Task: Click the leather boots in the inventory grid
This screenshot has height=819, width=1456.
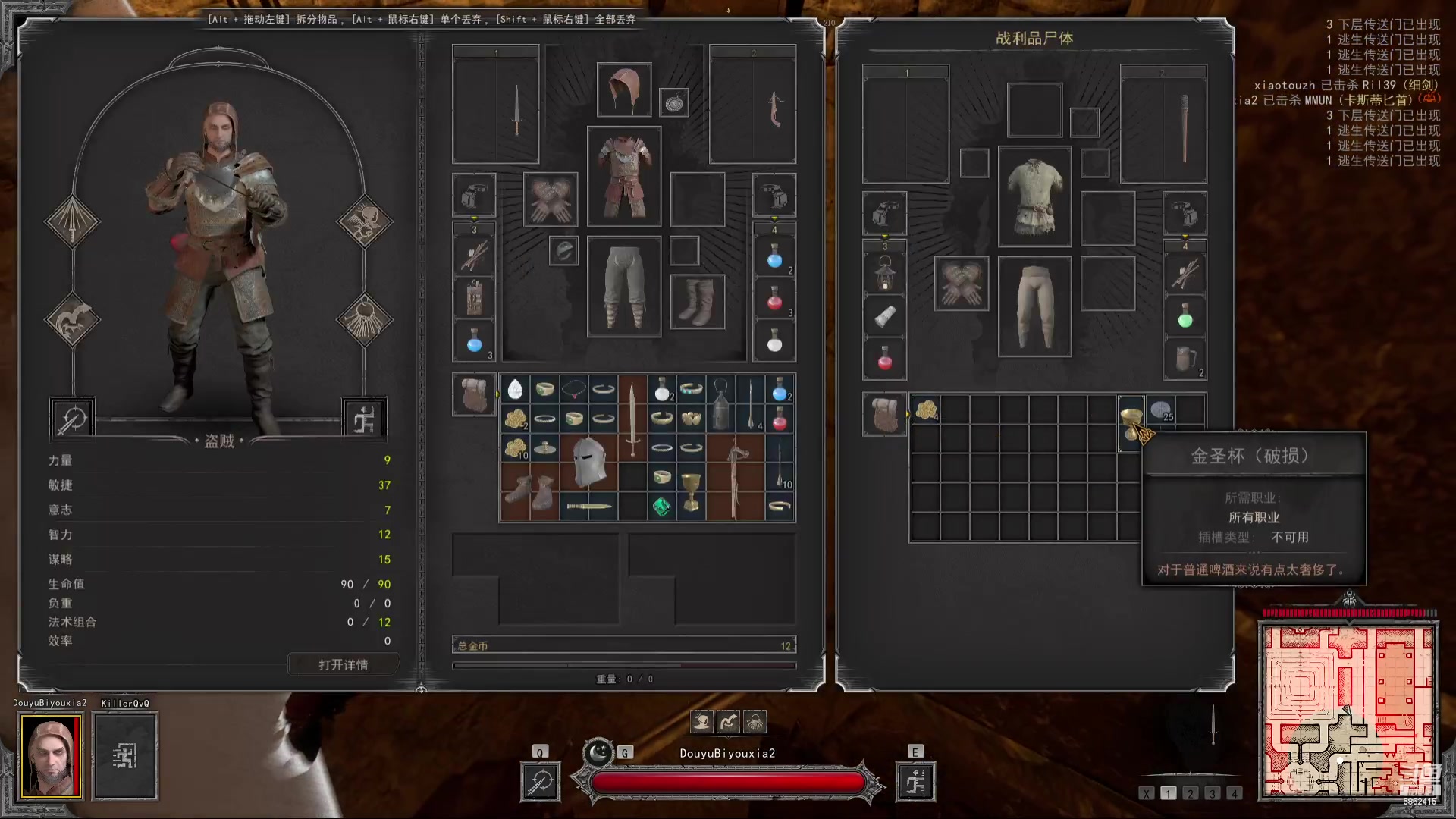Action: (x=529, y=491)
